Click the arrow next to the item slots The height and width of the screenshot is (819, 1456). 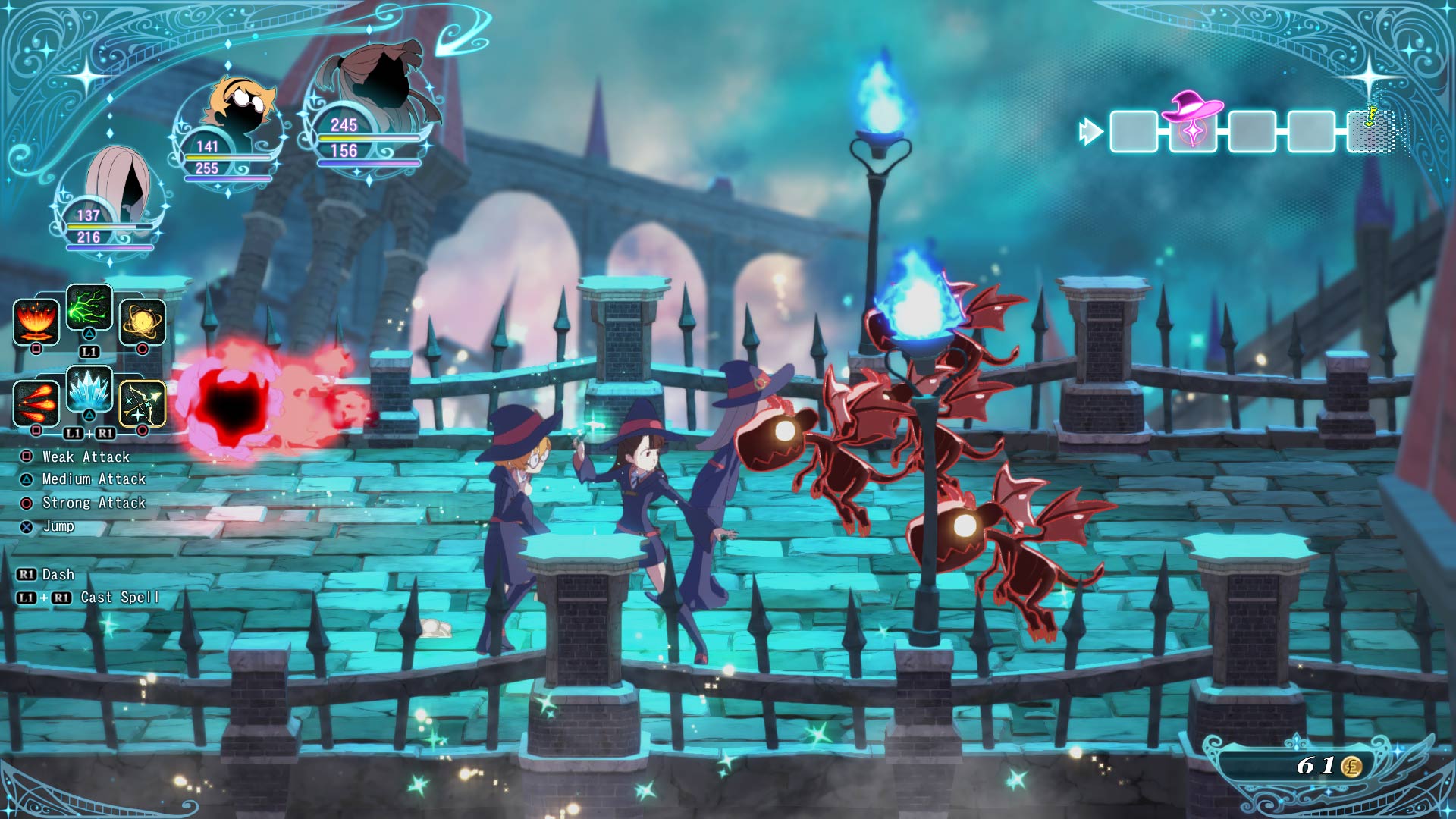click(x=1090, y=130)
